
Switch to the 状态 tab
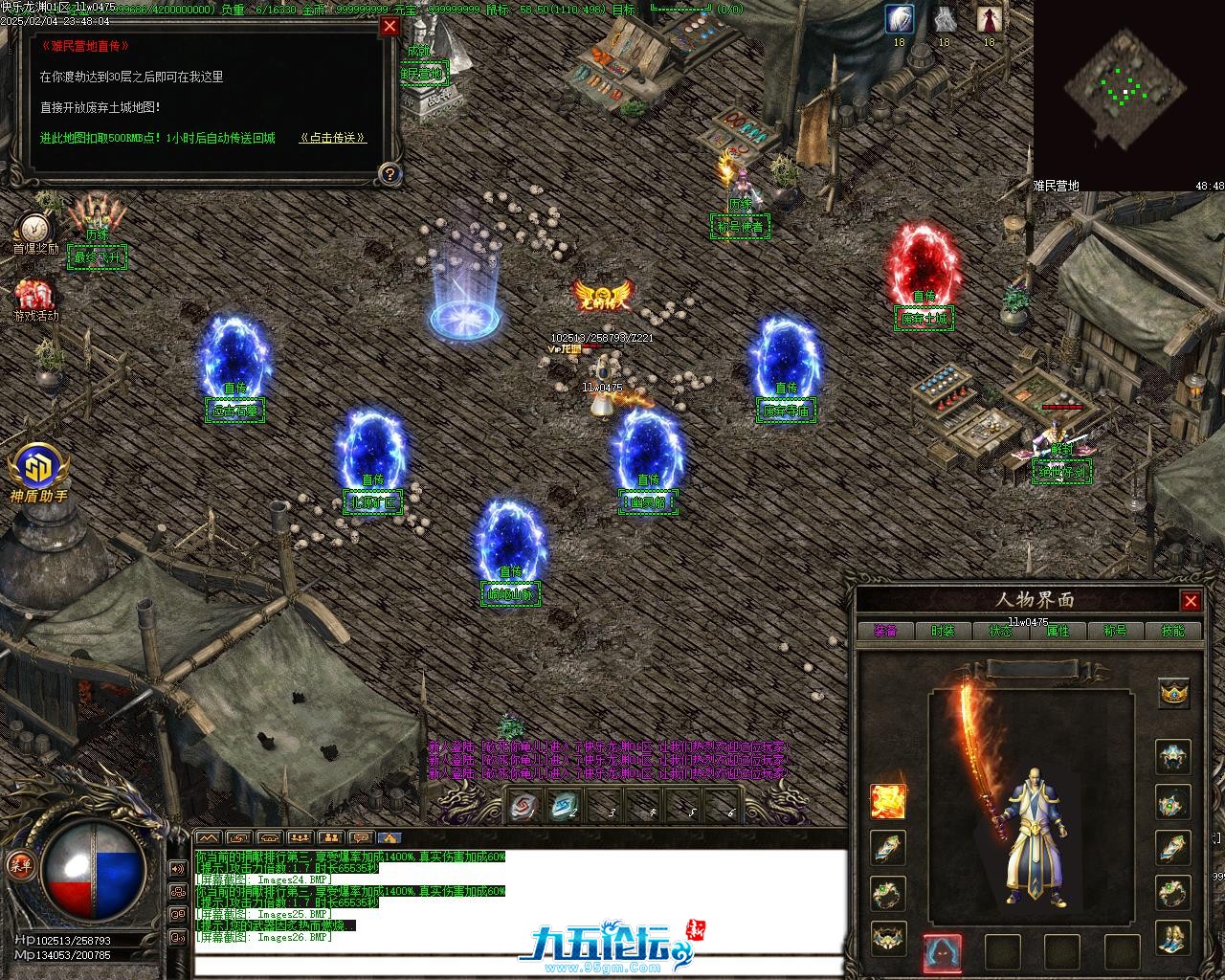click(1000, 631)
